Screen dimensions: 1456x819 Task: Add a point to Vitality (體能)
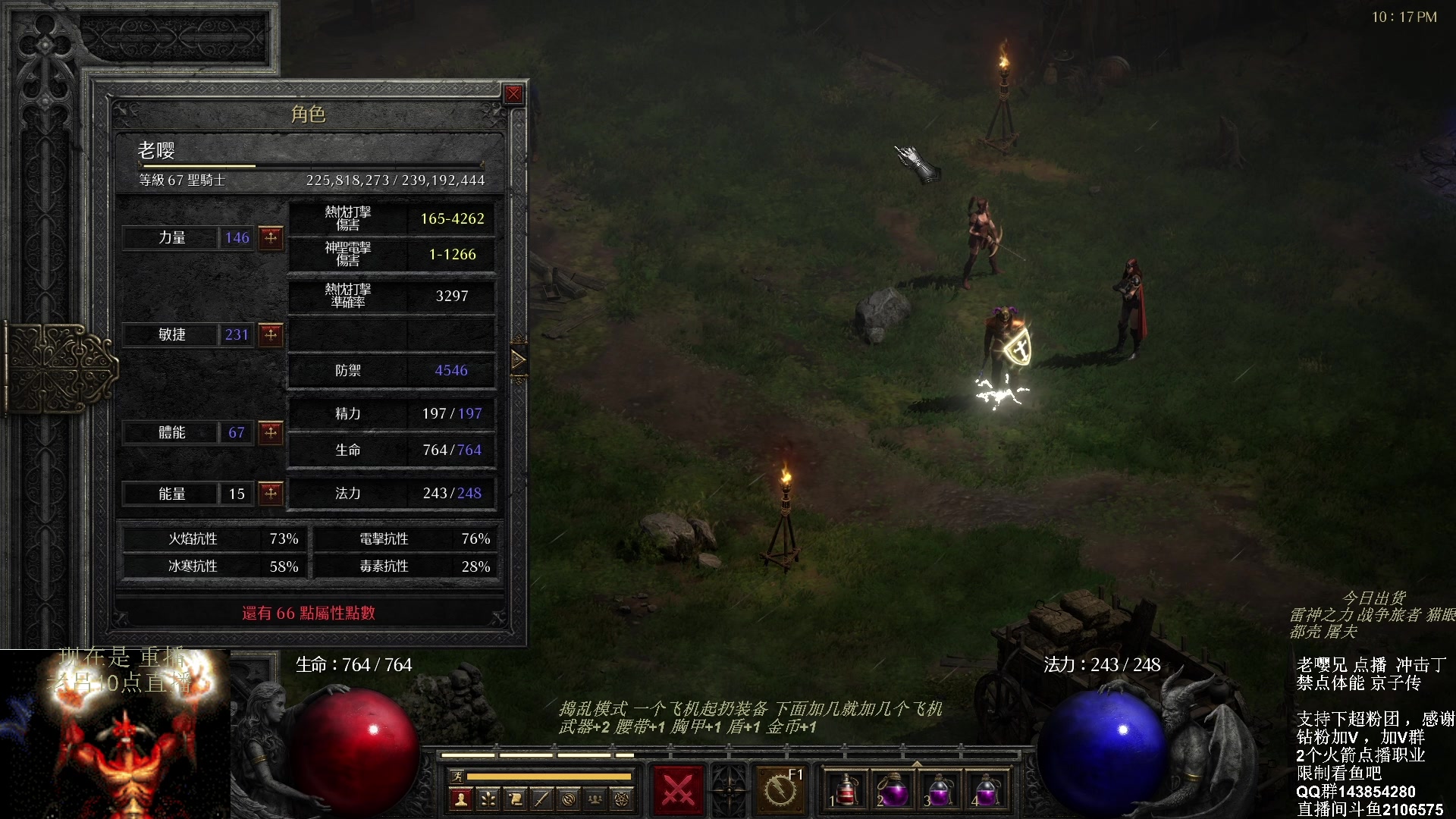[x=271, y=432]
